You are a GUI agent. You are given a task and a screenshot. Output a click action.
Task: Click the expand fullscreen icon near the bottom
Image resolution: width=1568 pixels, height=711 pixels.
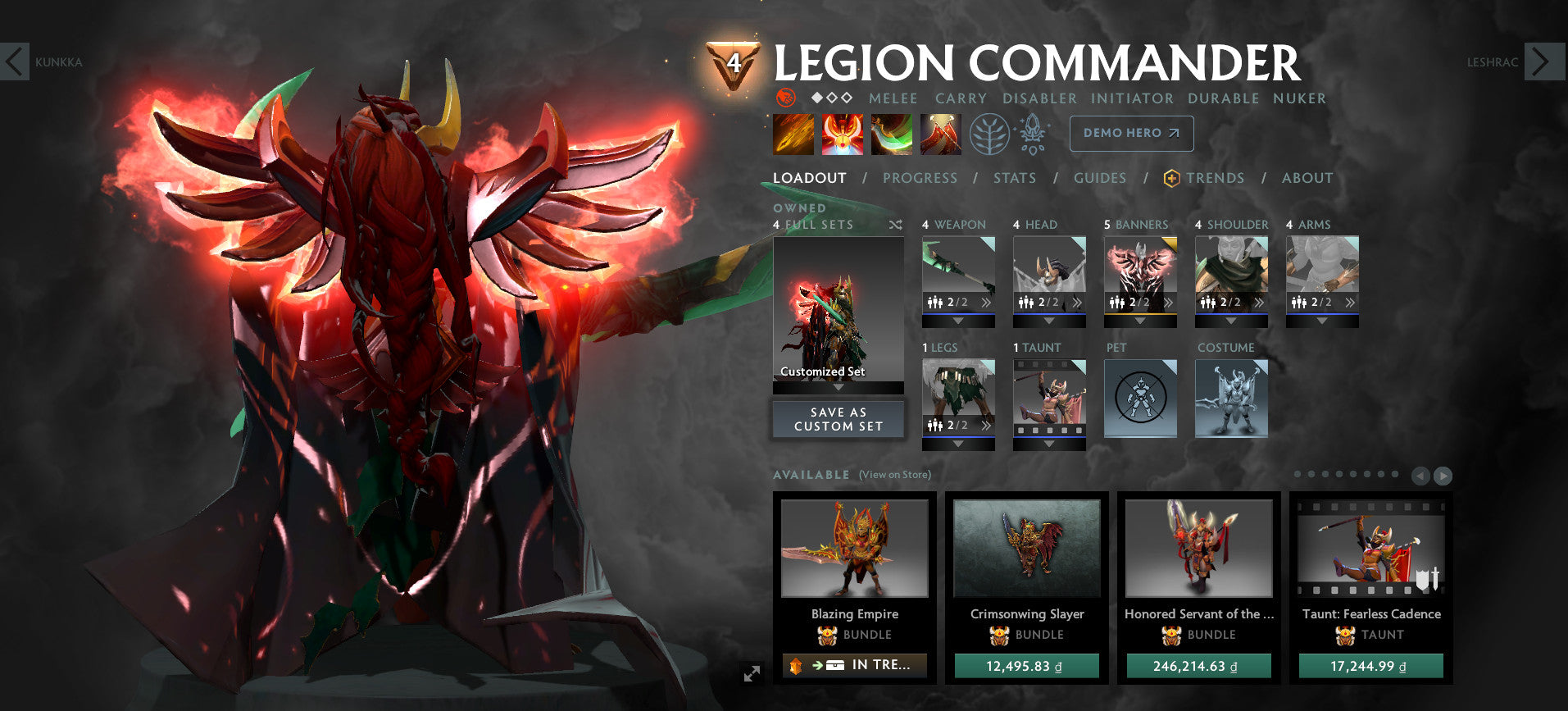point(751,672)
